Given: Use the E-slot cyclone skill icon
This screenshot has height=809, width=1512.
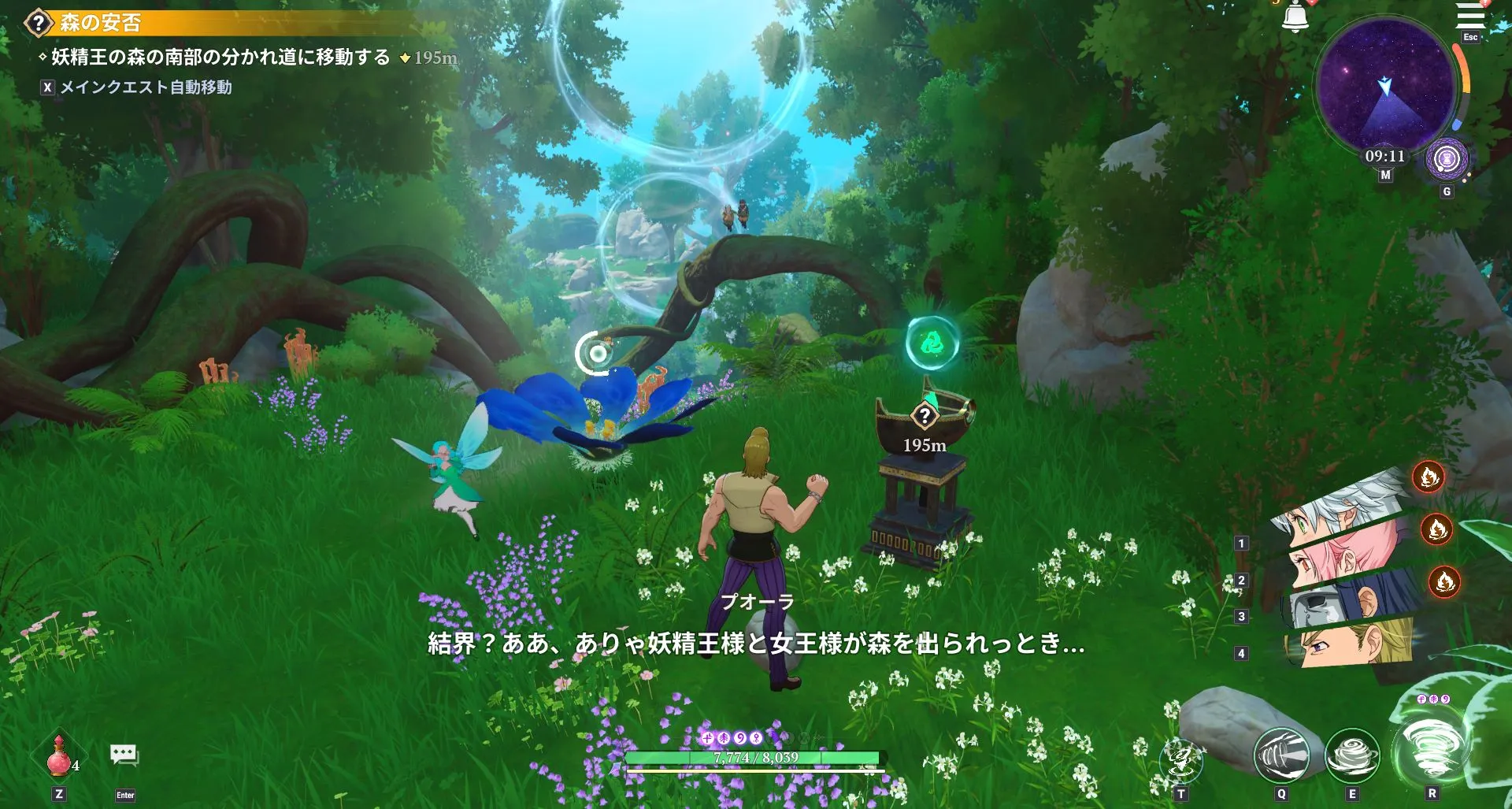Looking at the screenshot, I should (1351, 755).
